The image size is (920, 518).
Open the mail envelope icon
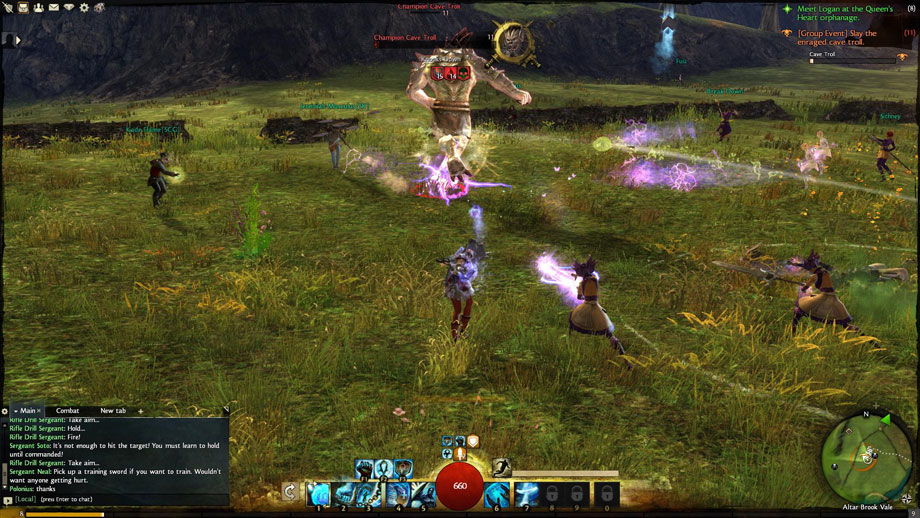(53, 8)
